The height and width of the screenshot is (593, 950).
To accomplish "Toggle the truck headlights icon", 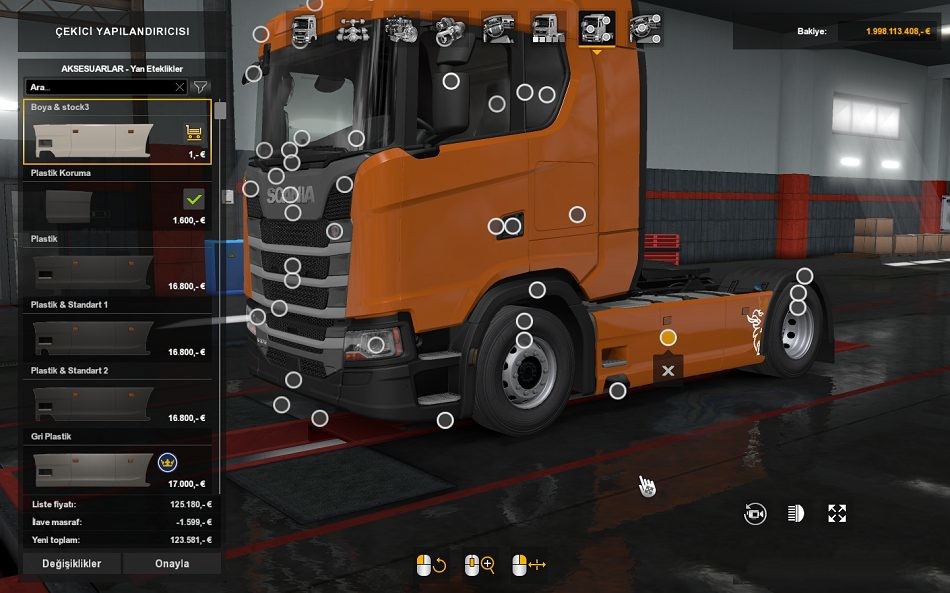I will point(796,514).
